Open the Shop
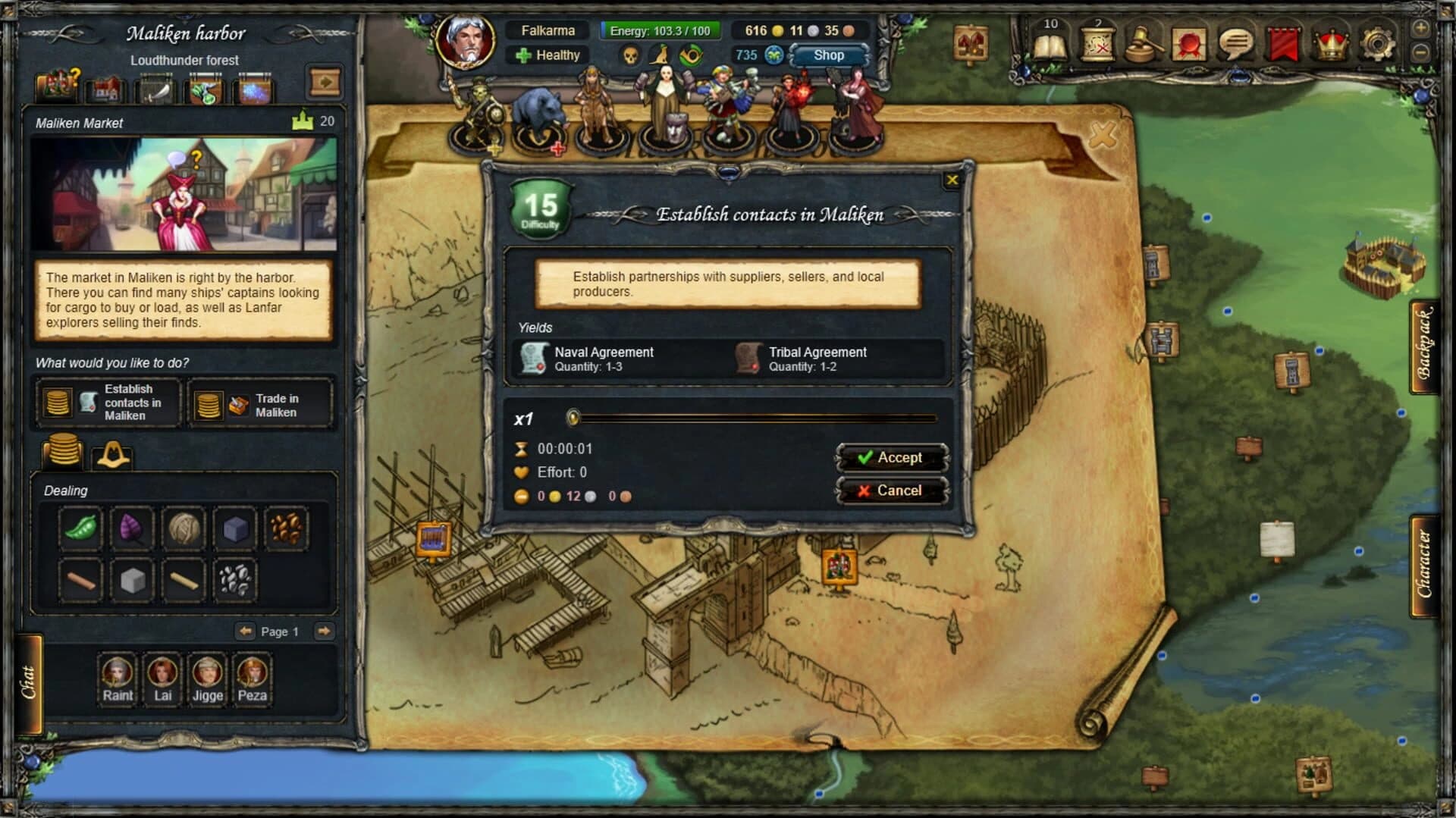This screenshot has width=1456, height=818. click(827, 55)
